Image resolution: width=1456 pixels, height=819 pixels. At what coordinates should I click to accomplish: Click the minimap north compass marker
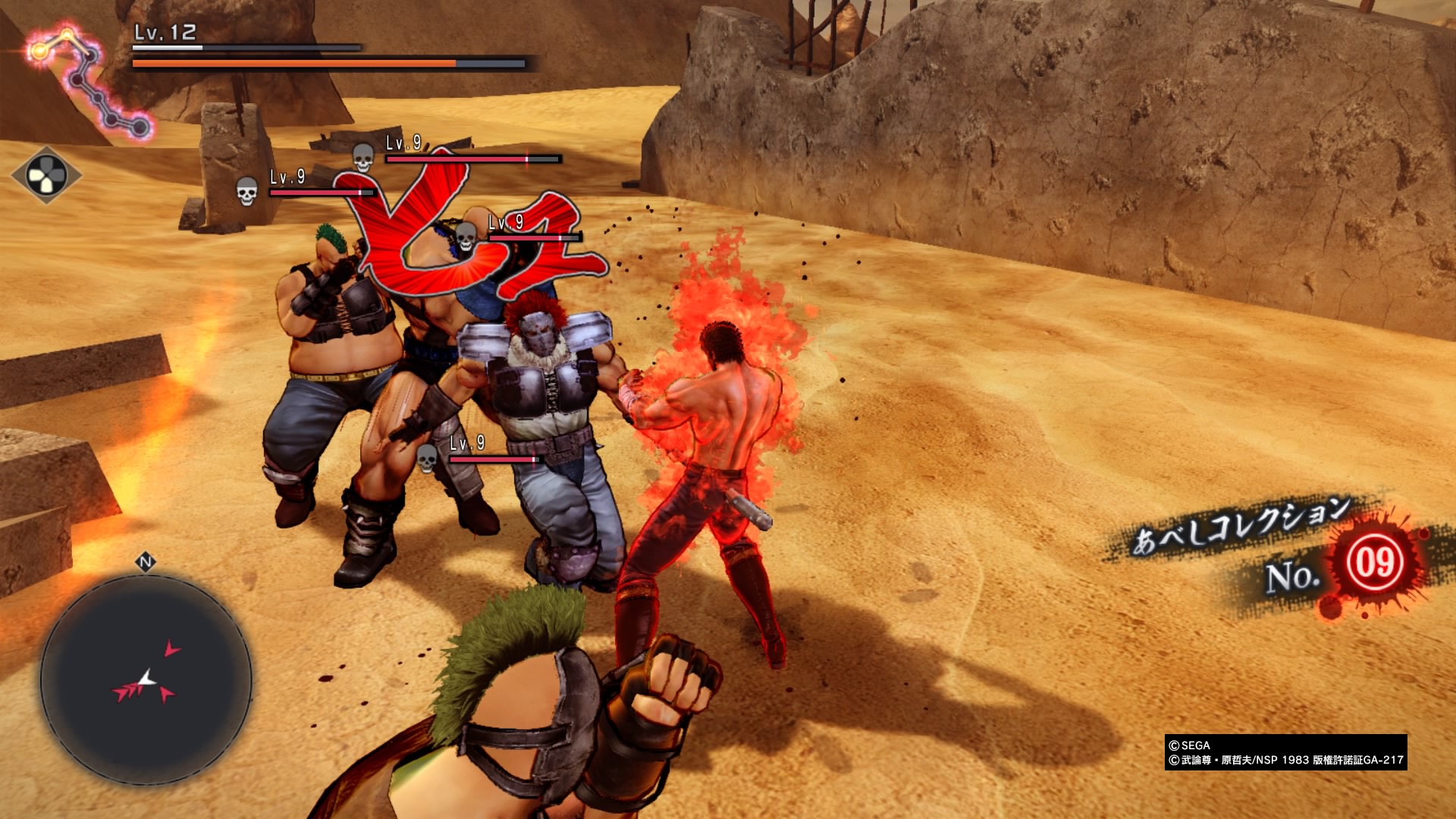click(146, 562)
